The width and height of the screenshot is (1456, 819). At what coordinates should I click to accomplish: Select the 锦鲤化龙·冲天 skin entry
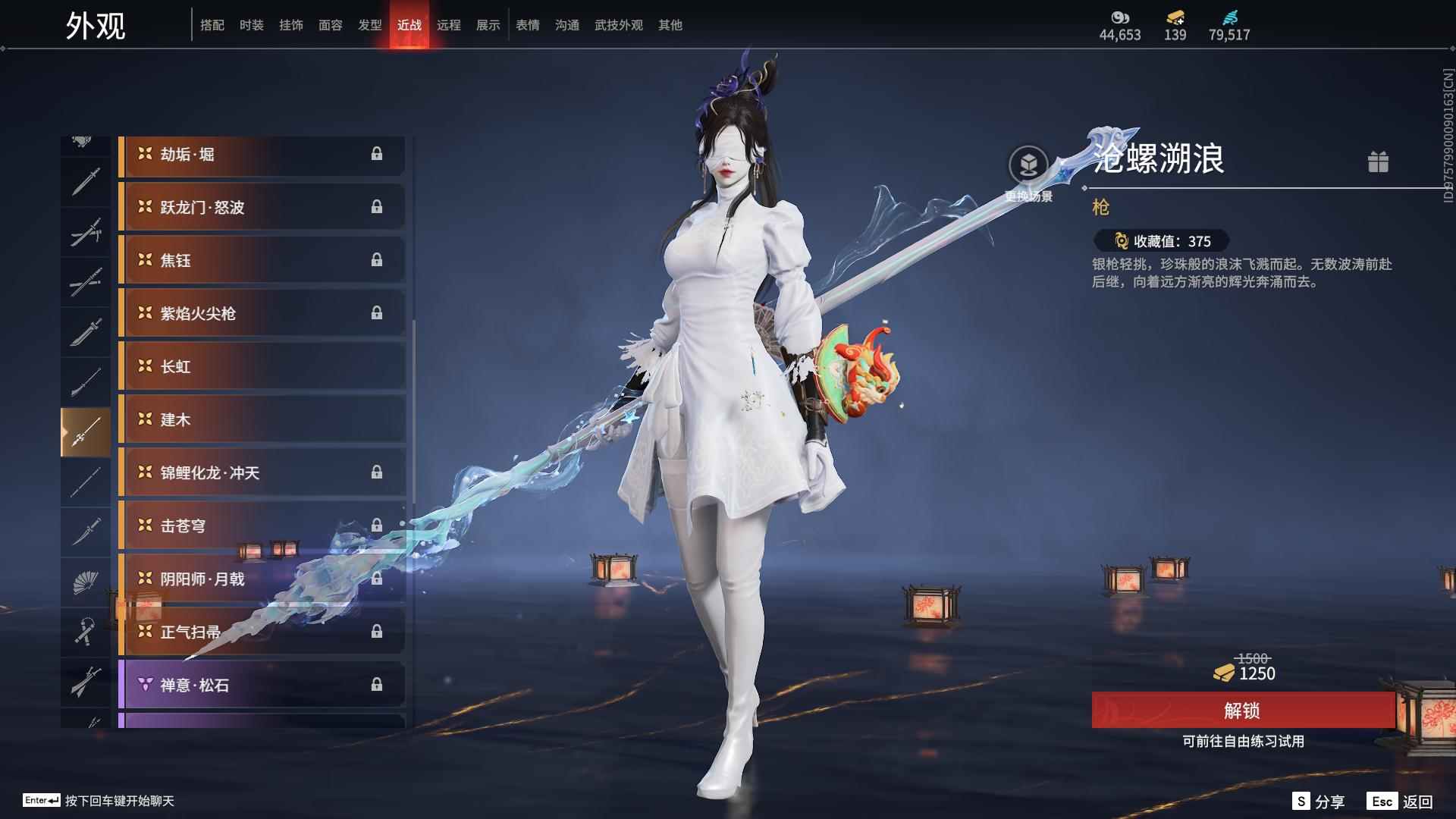click(262, 472)
